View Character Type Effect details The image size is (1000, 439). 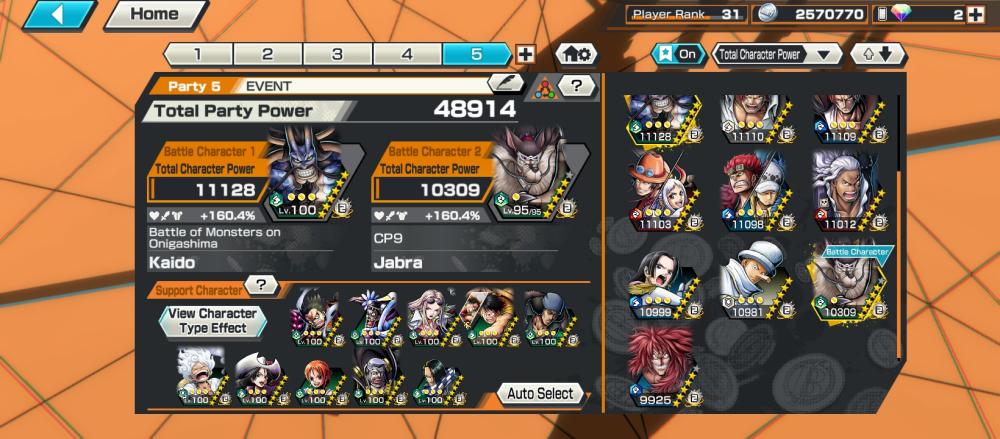point(212,320)
